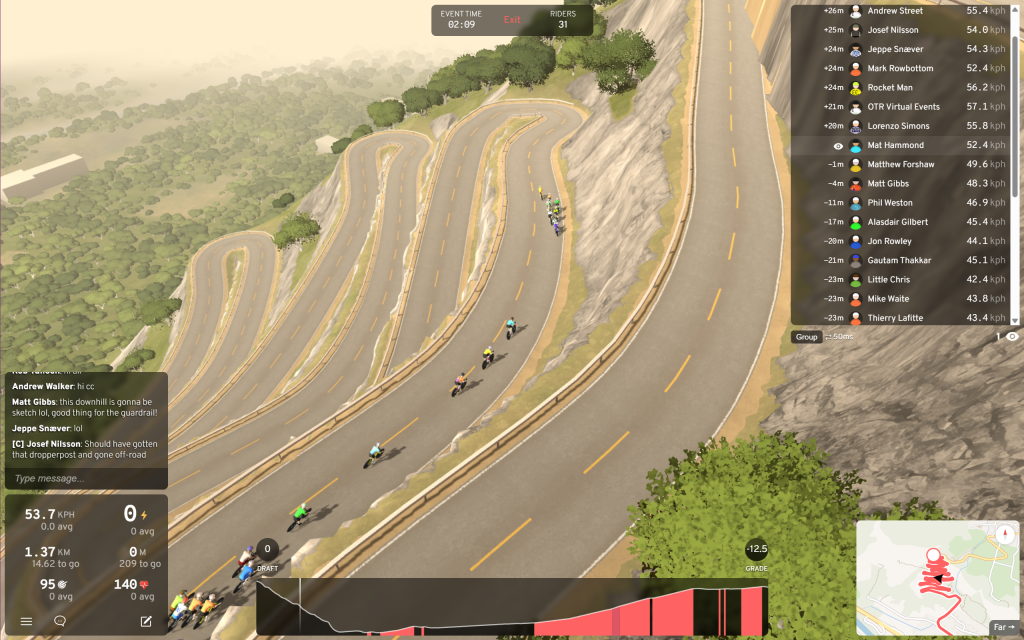Toggle the chat bubble icon
The height and width of the screenshot is (640, 1024).
[x=60, y=621]
